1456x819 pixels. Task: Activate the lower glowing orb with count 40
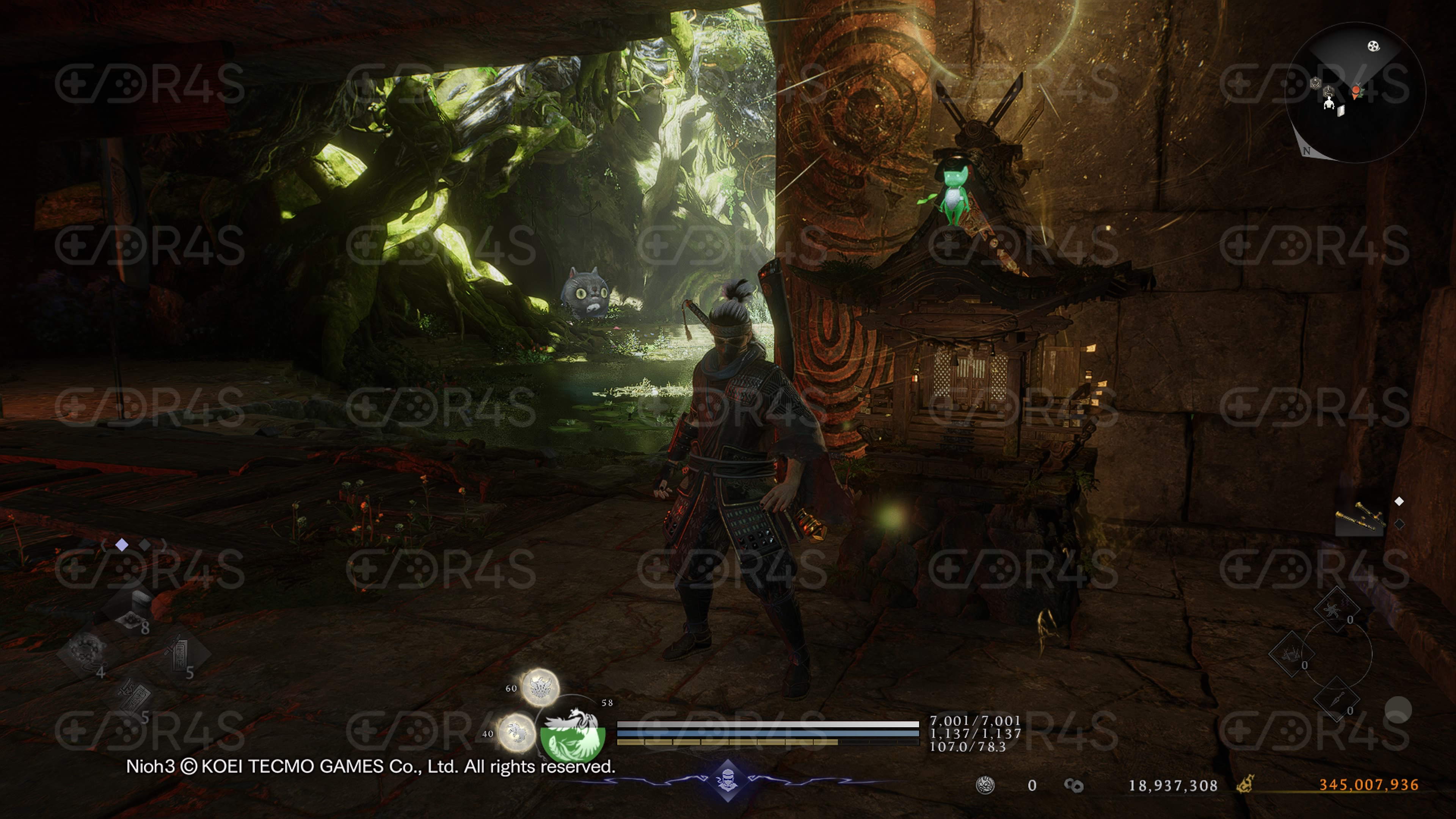click(x=516, y=733)
